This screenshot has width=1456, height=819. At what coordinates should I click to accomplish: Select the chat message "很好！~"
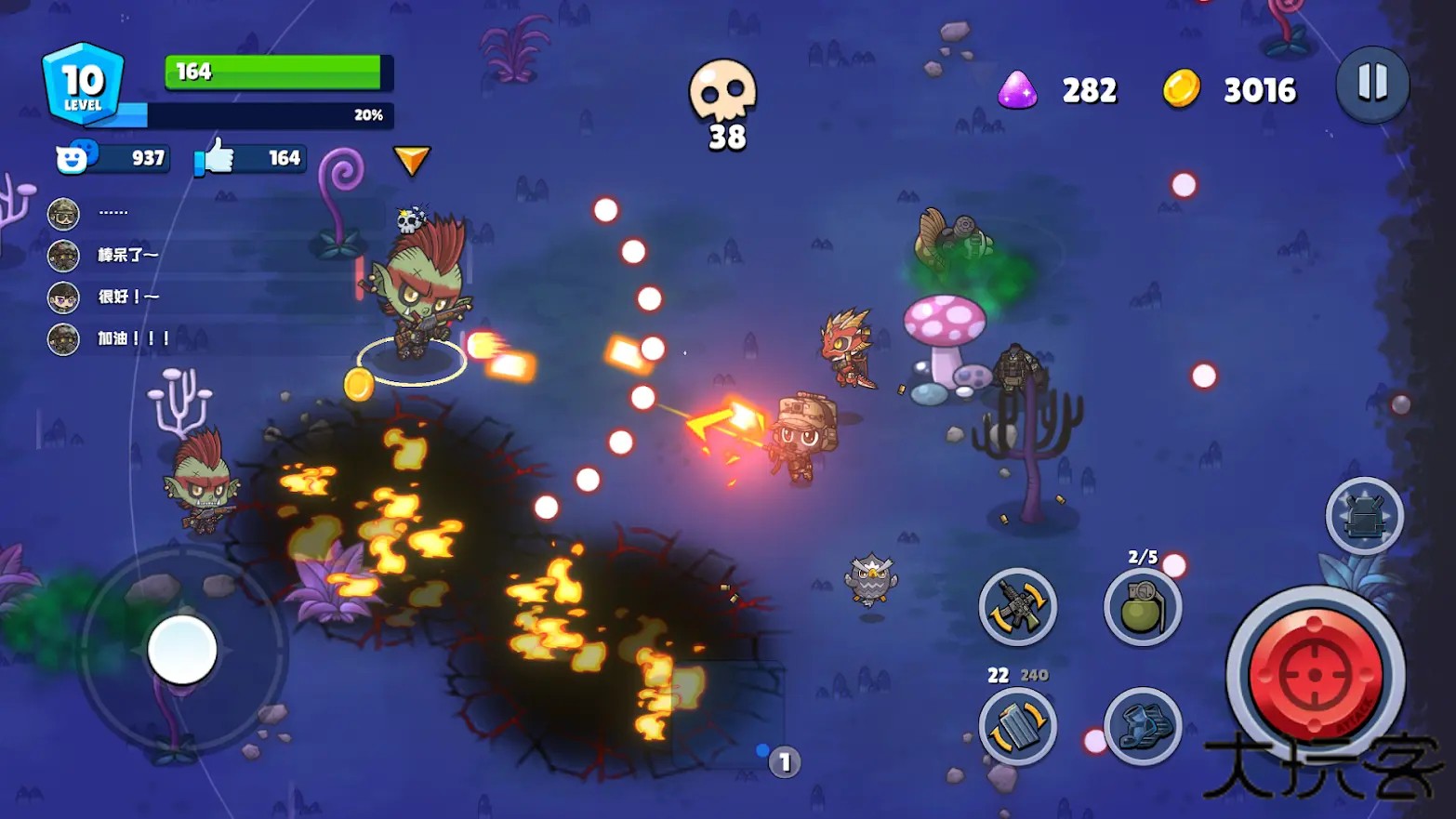128,297
